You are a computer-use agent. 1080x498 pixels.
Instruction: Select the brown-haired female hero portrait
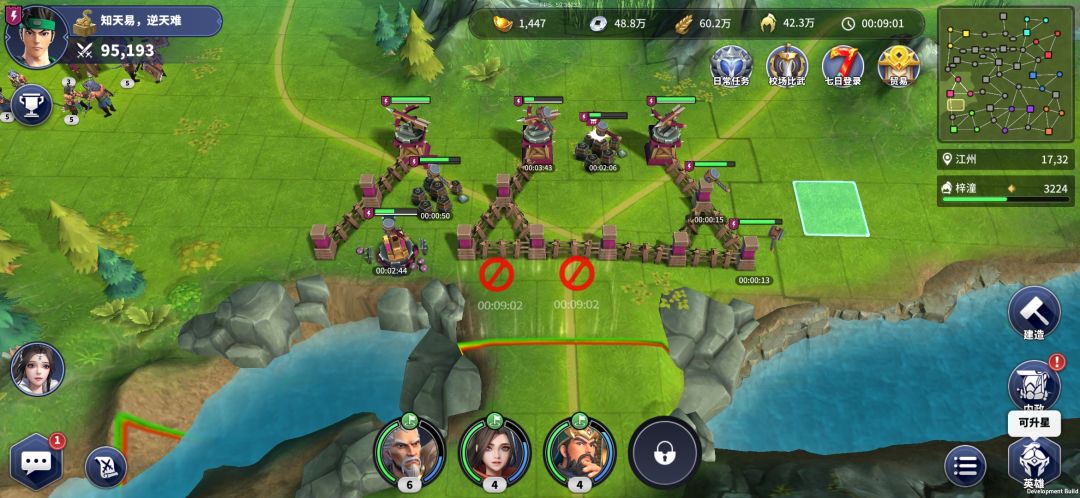(493, 450)
